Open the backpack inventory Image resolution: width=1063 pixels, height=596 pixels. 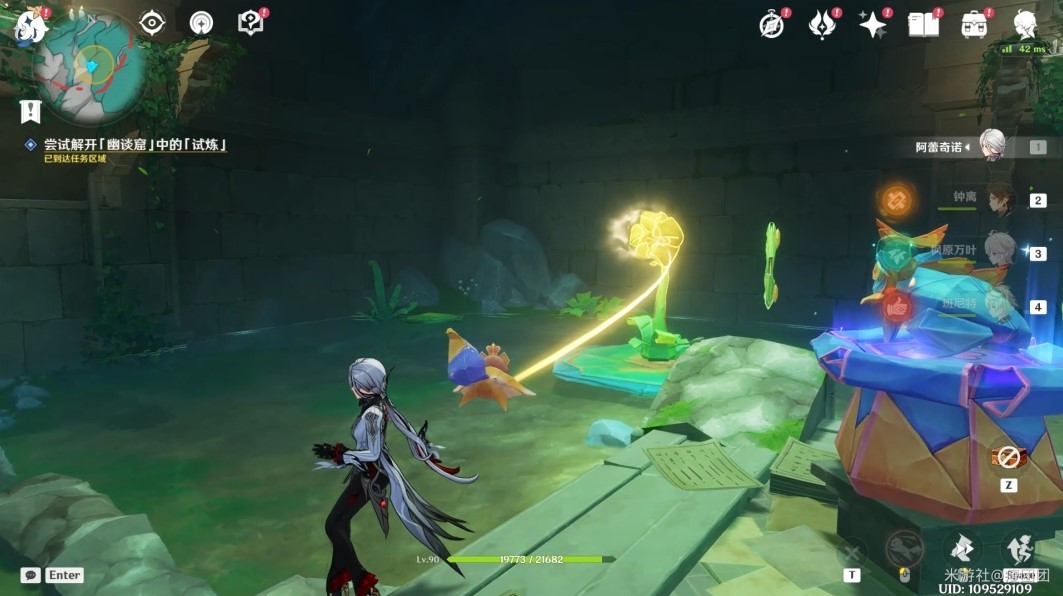tap(975, 26)
